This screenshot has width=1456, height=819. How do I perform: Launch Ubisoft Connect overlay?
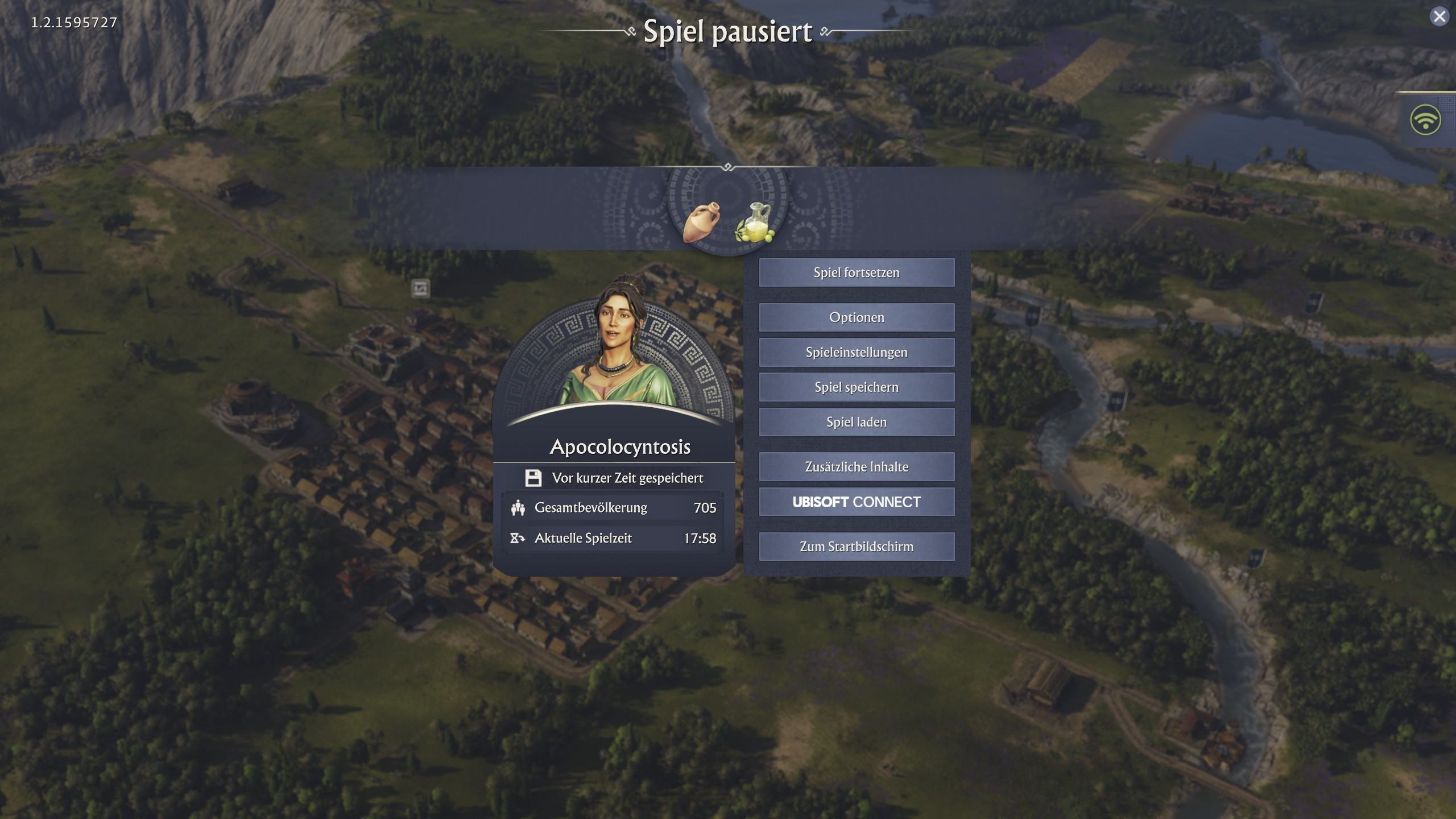point(857,502)
